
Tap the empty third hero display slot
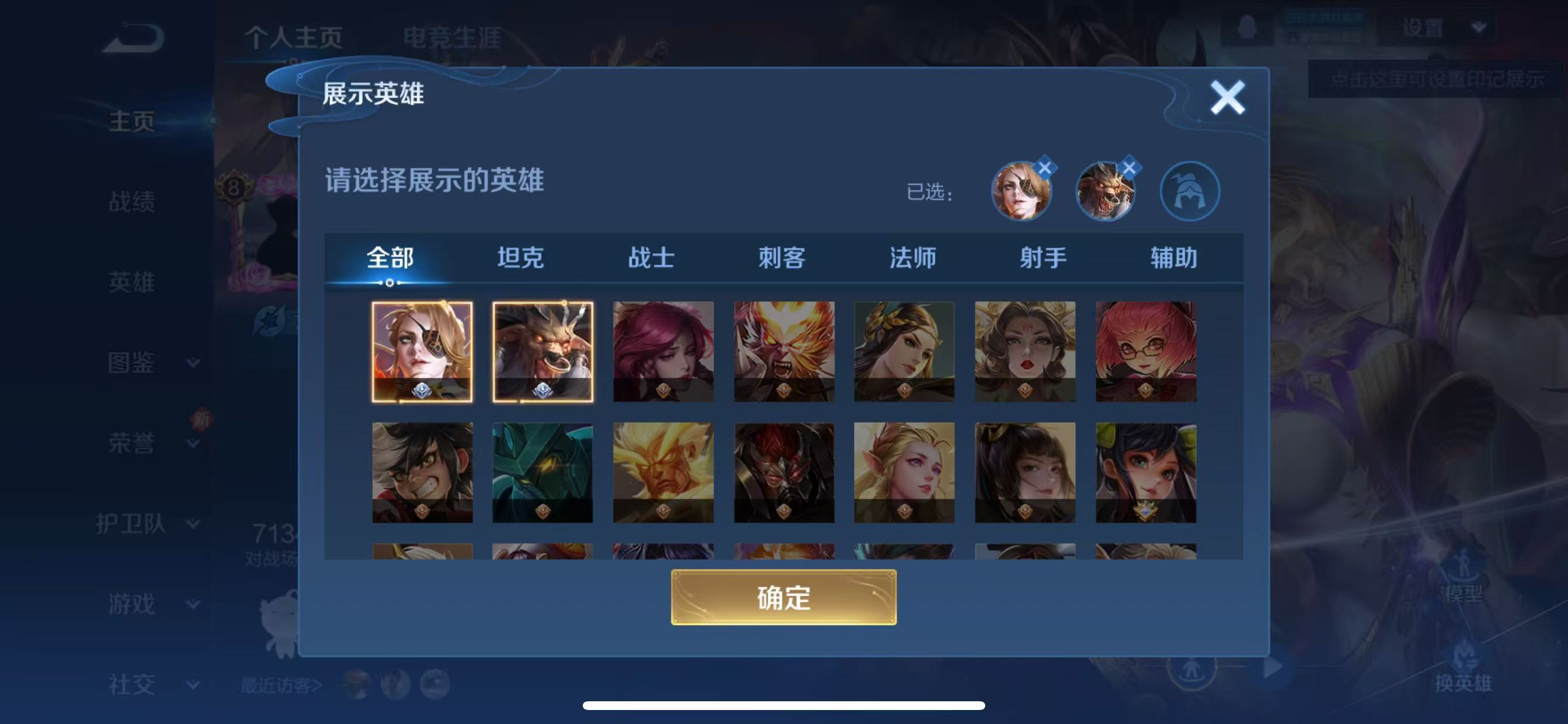point(1190,190)
